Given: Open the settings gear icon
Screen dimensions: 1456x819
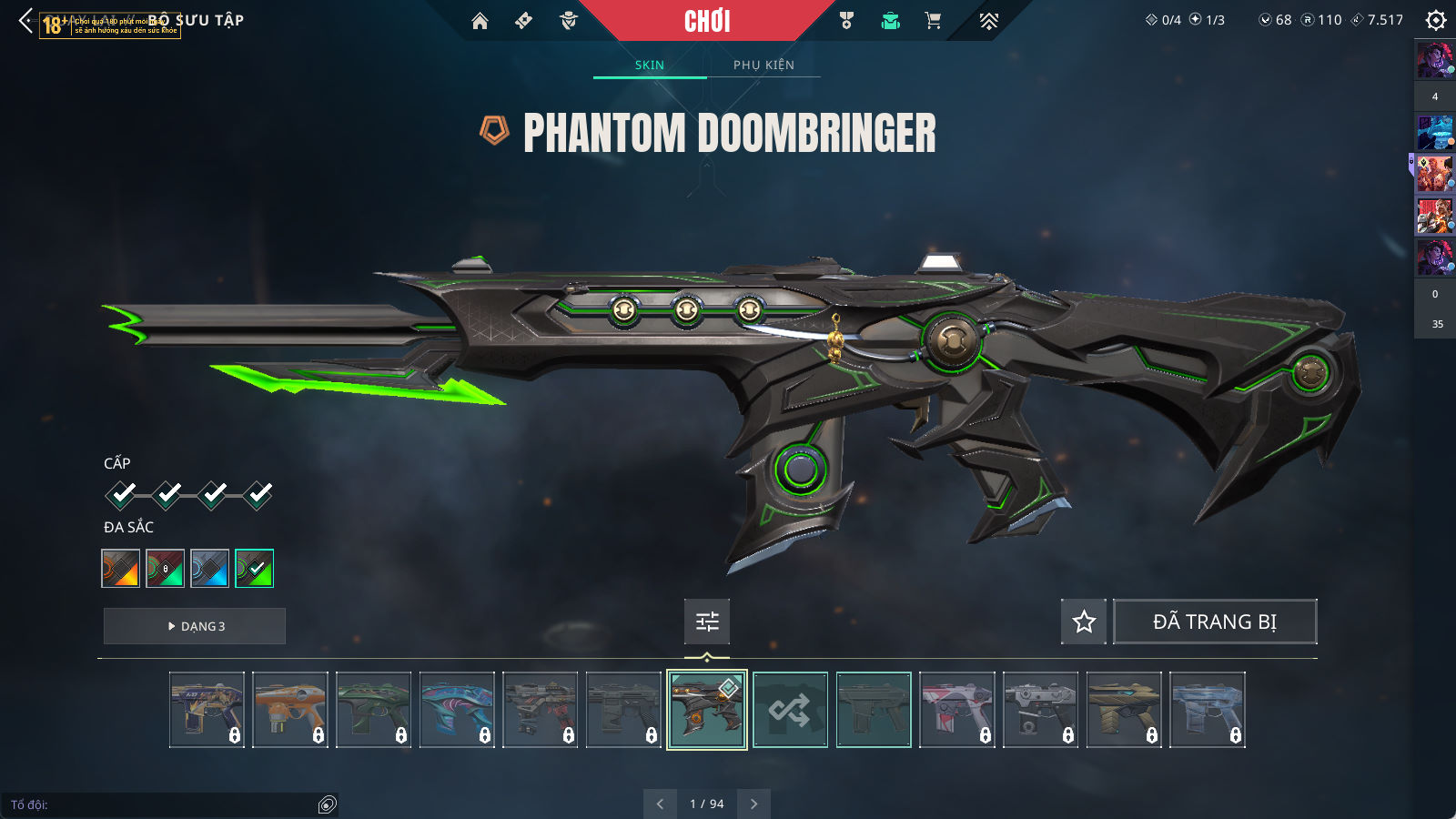Looking at the screenshot, I should tap(1435, 20).
